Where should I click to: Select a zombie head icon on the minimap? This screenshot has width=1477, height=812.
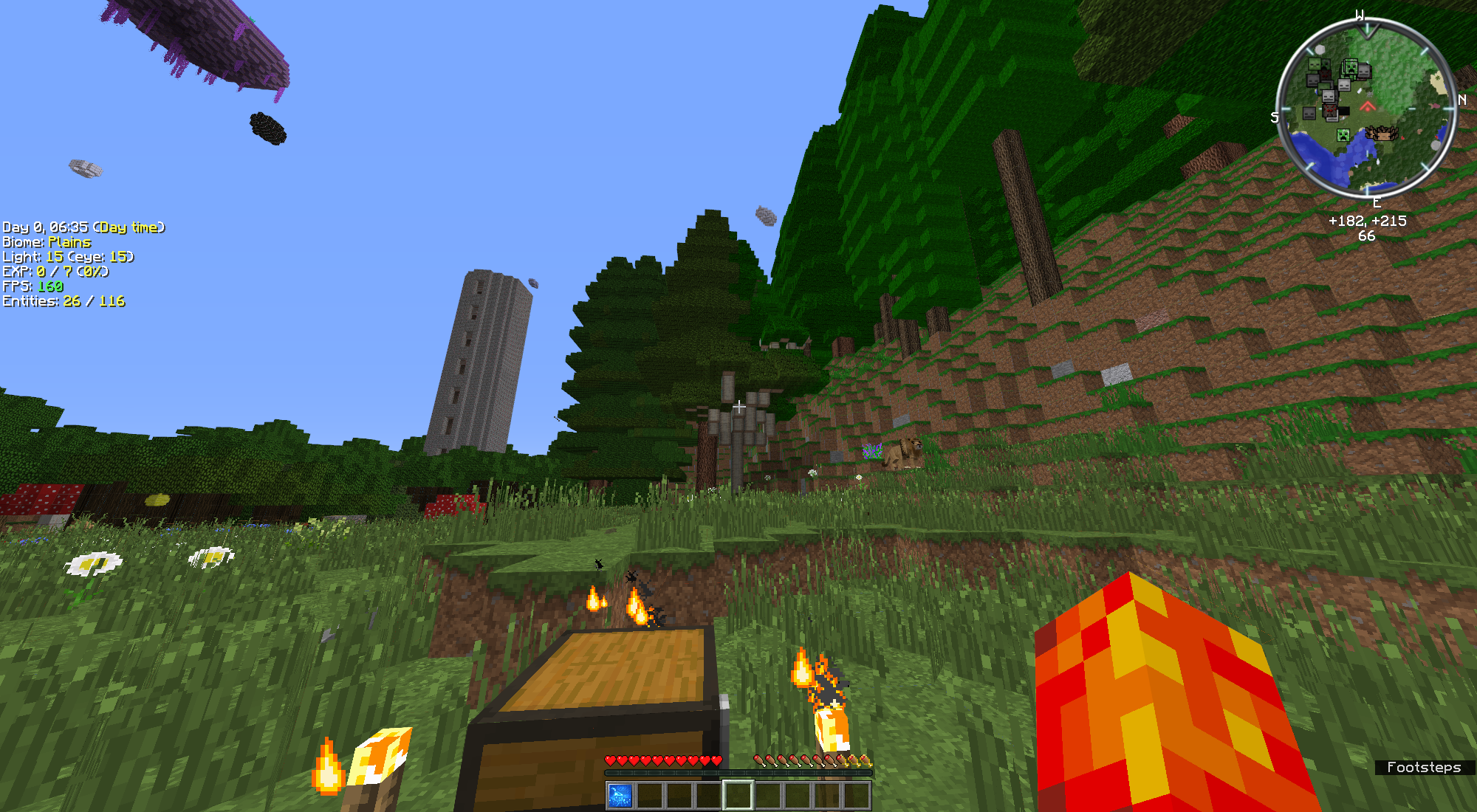click(1313, 63)
